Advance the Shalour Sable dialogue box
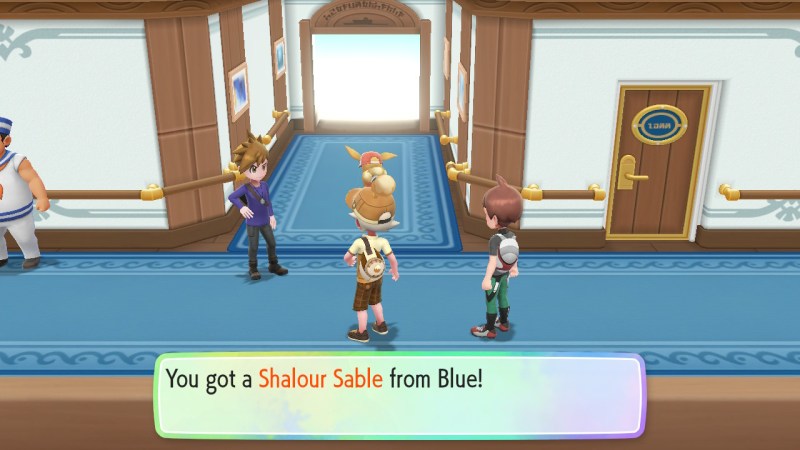The height and width of the screenshot is (450, 800). pyautogui.click(x=398, y=394)
